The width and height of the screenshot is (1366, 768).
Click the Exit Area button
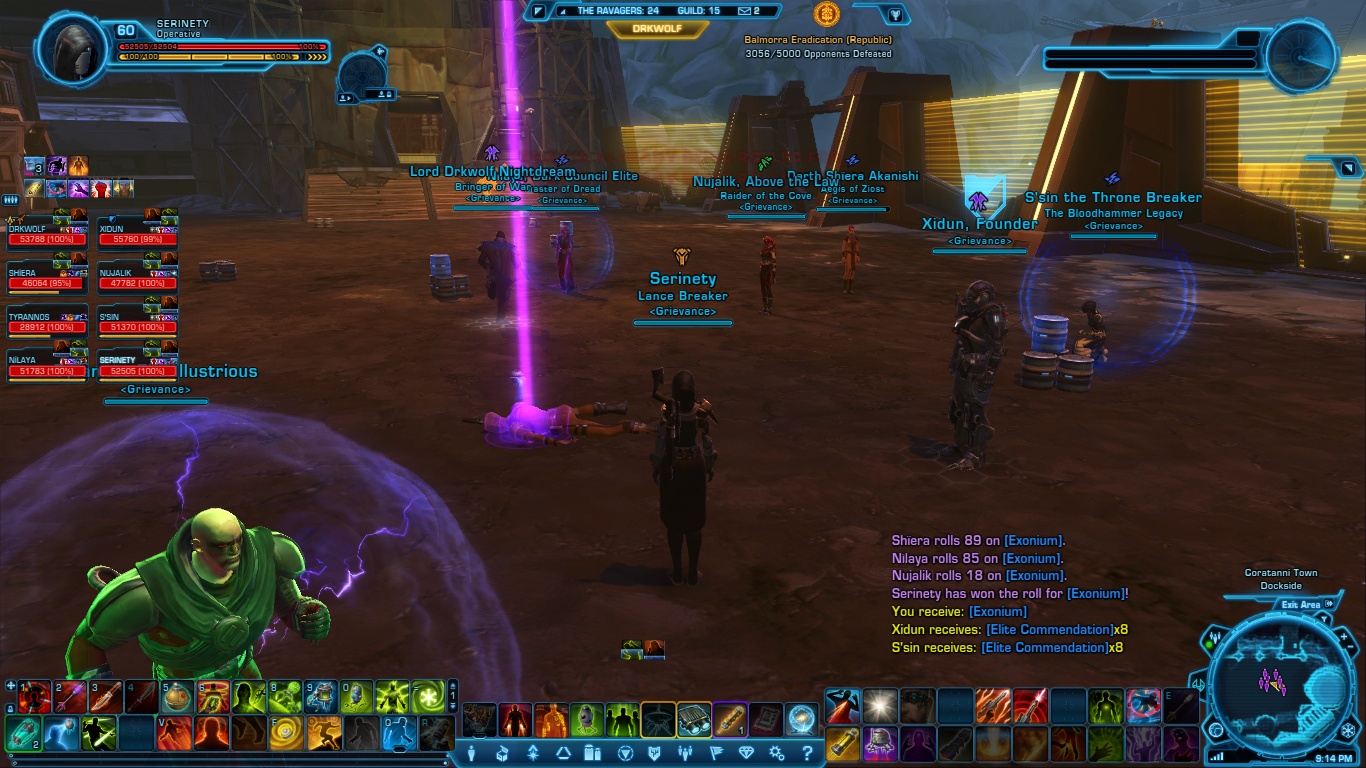pos(1301,605)
